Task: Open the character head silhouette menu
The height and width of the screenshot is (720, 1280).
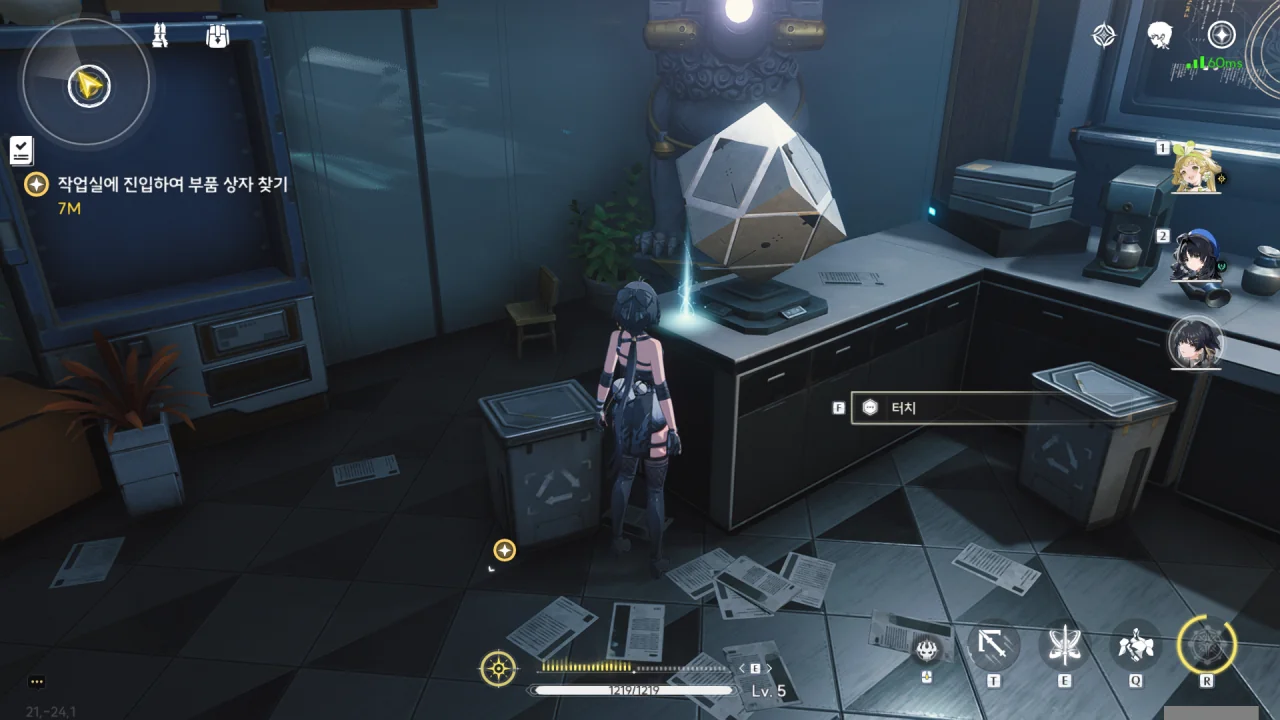Action: tap(1160, 36)
